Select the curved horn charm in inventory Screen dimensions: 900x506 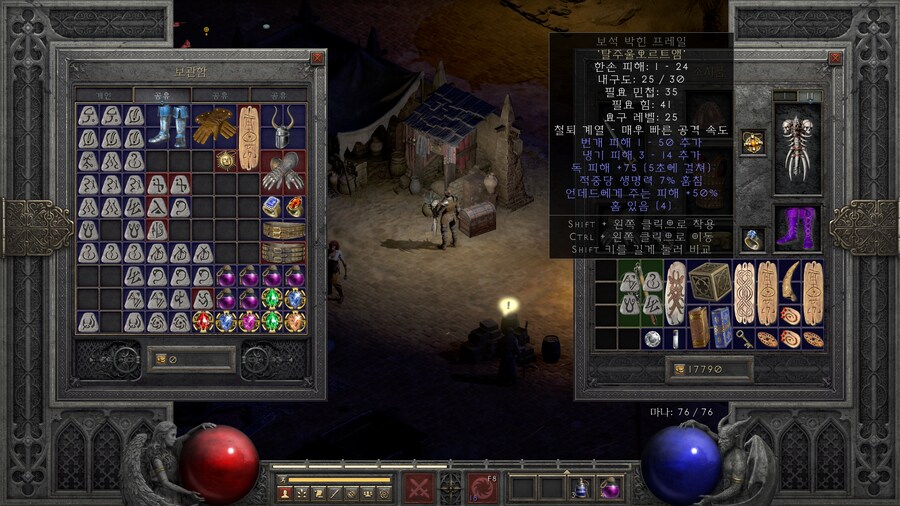tap(789, 276)
